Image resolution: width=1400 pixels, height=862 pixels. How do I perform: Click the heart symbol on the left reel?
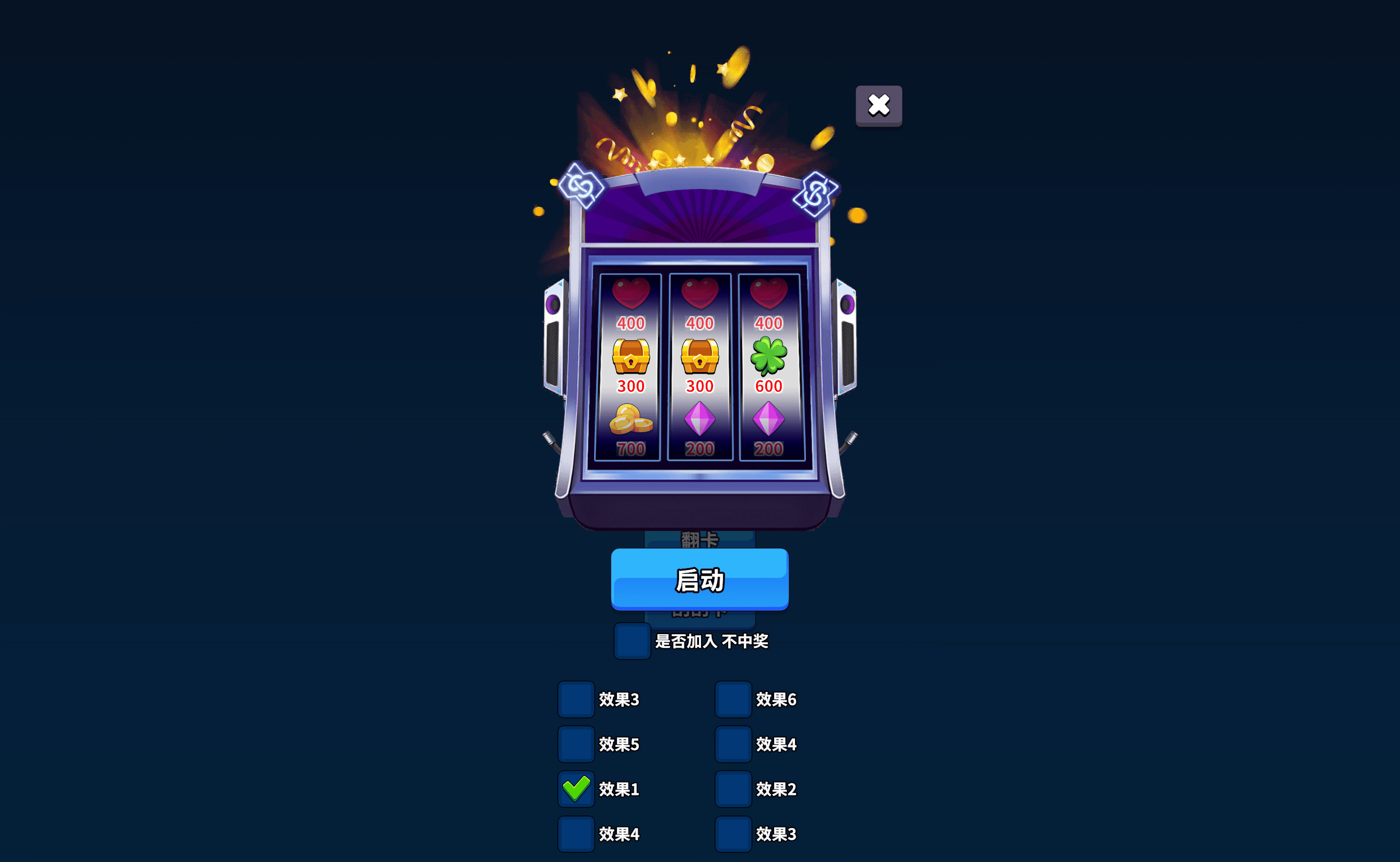pyautogui.click(x=631, y=294)
